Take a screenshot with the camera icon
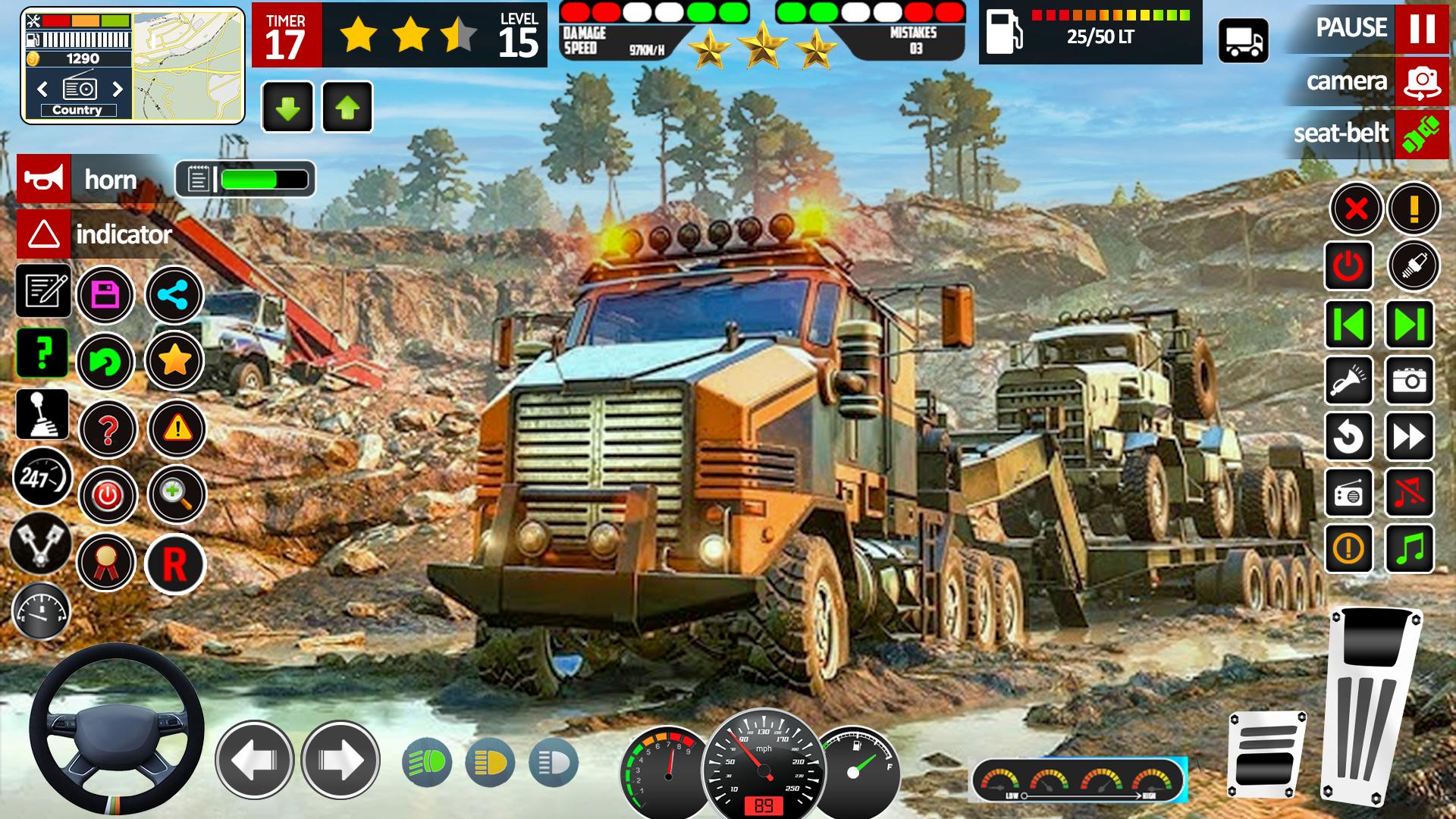 tap(1410, 381)
